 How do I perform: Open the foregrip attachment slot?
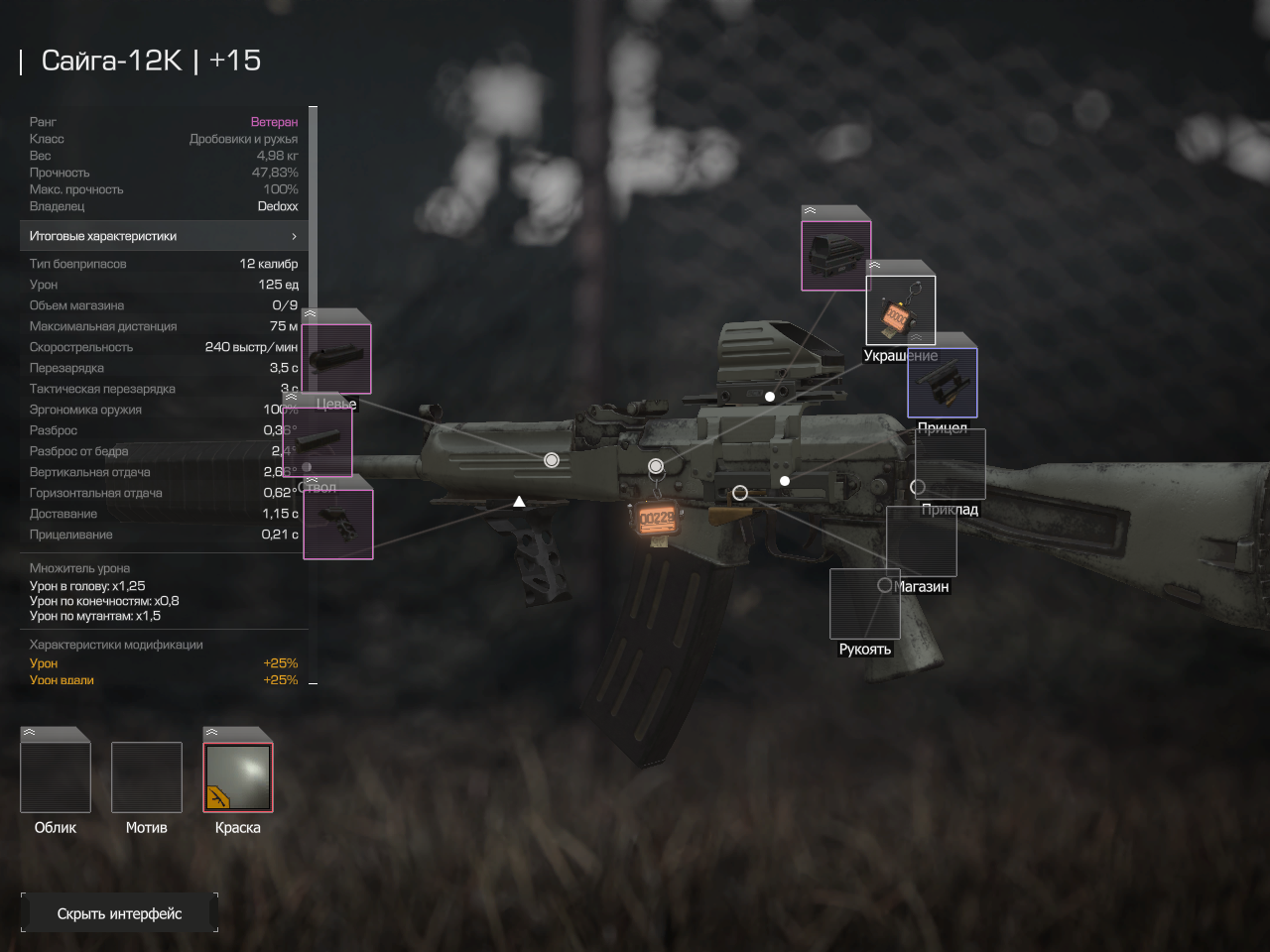pyautogui.click(x=338, y=525)
